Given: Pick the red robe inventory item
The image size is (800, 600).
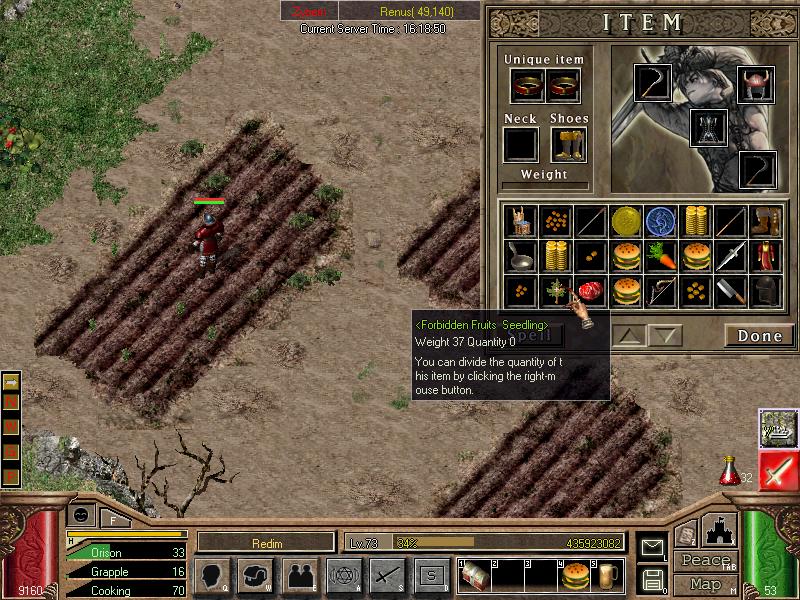Looking at the screenshot, I should coord(765,255).
